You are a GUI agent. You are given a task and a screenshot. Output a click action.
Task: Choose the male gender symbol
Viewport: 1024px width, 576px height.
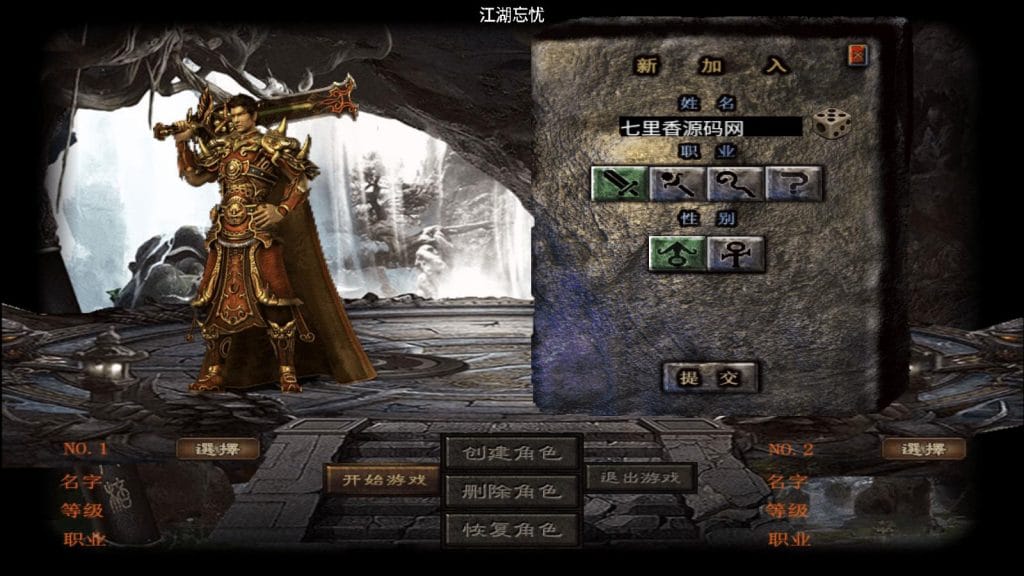(x=677, y=253)
